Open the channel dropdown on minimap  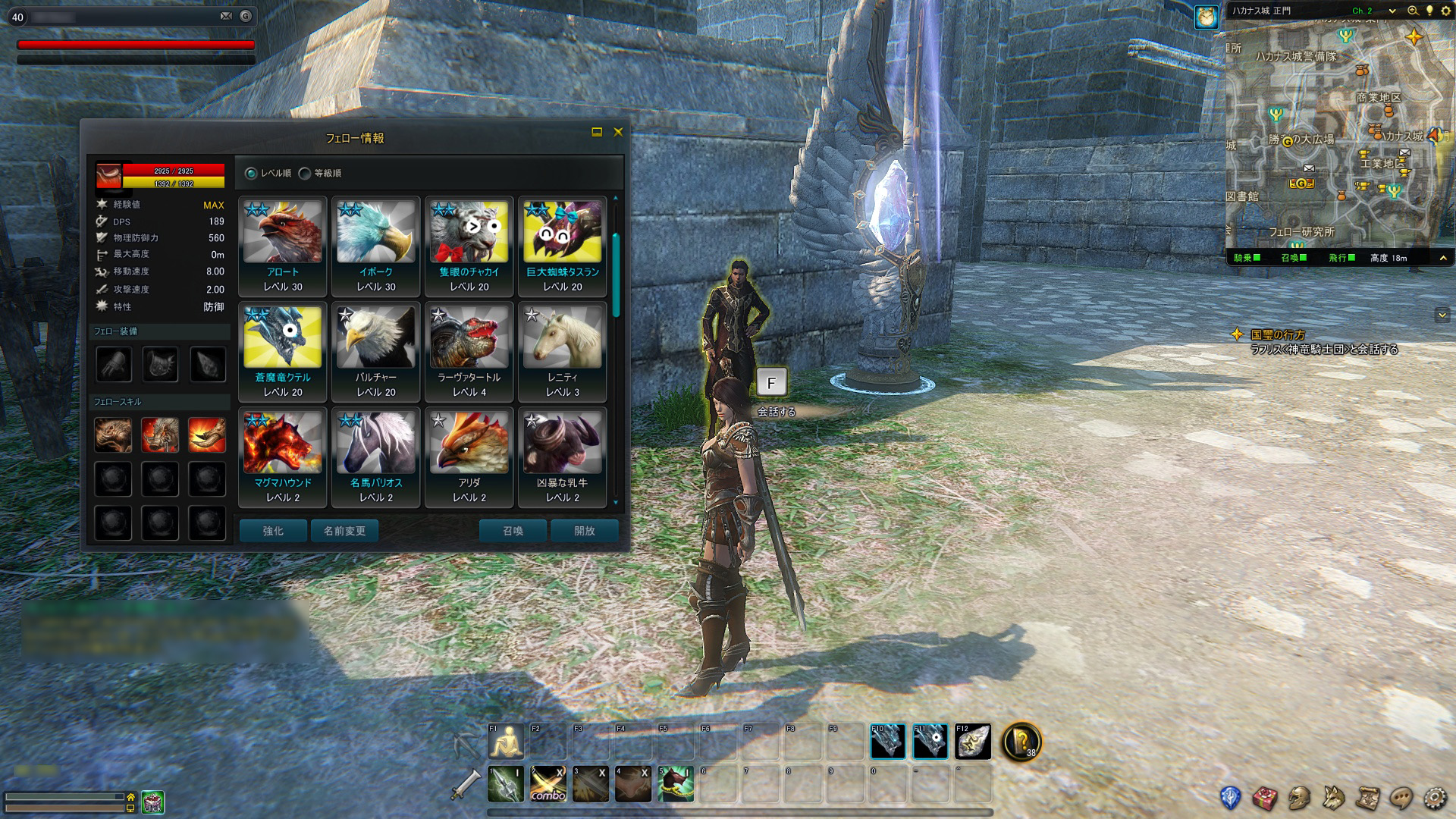pos(1392,11)
